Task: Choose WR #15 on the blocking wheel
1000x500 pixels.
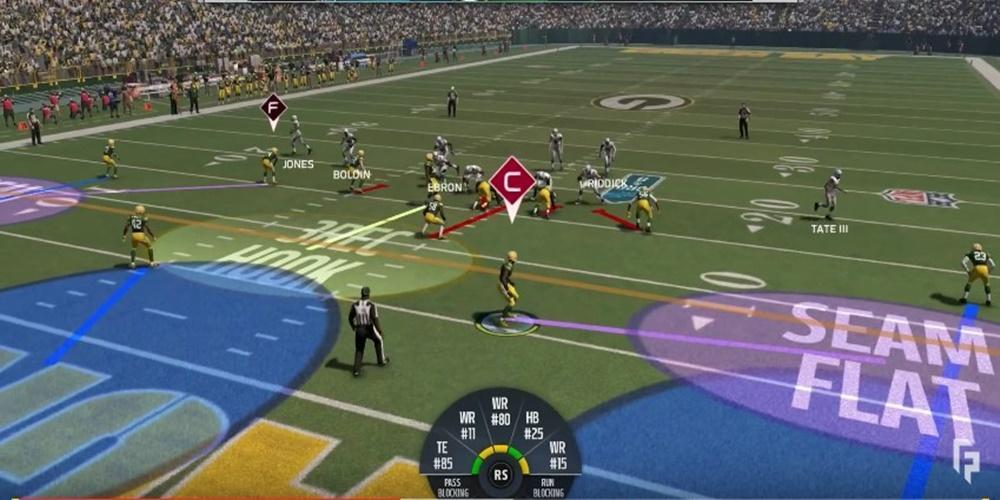Action: click(558, 456)
